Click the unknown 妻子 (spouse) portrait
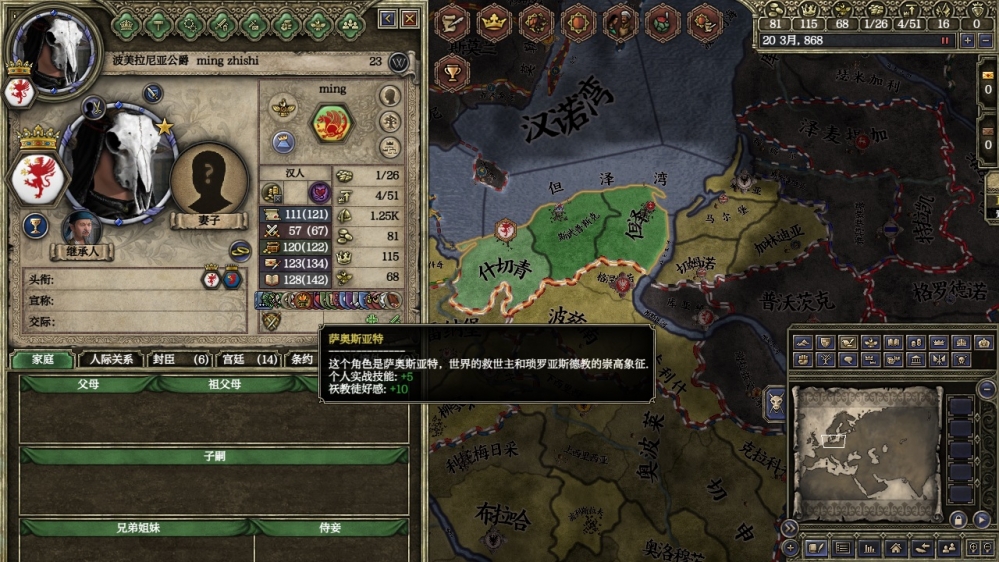This screenshot has width=999, height=562. (x=209, y=178)
